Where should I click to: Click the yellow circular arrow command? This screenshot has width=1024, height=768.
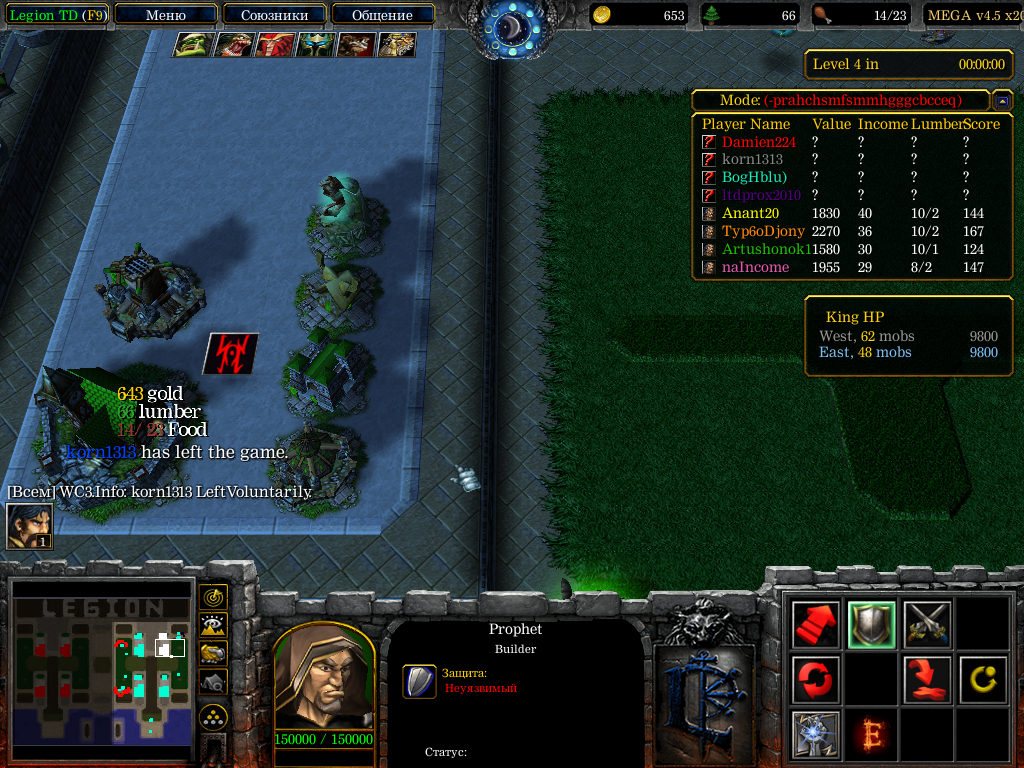tap(983, 680)
